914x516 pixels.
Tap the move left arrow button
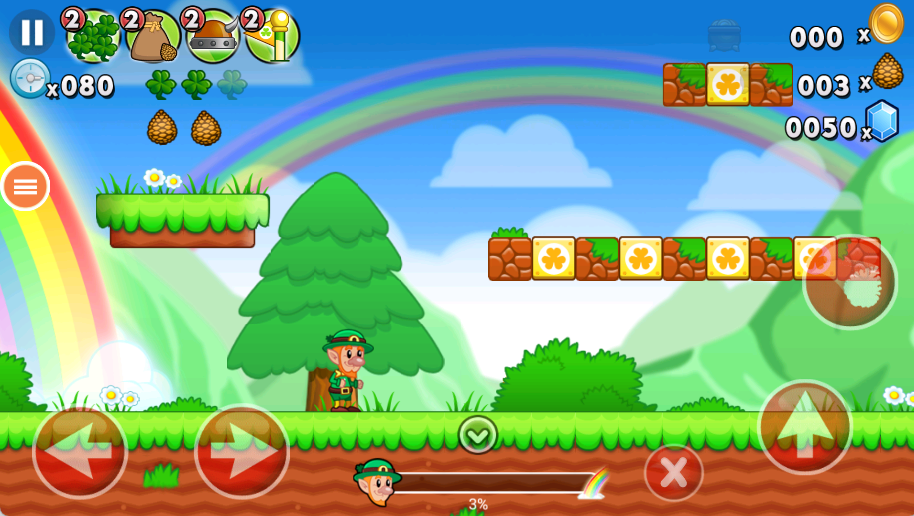click(x=80, y=452)
